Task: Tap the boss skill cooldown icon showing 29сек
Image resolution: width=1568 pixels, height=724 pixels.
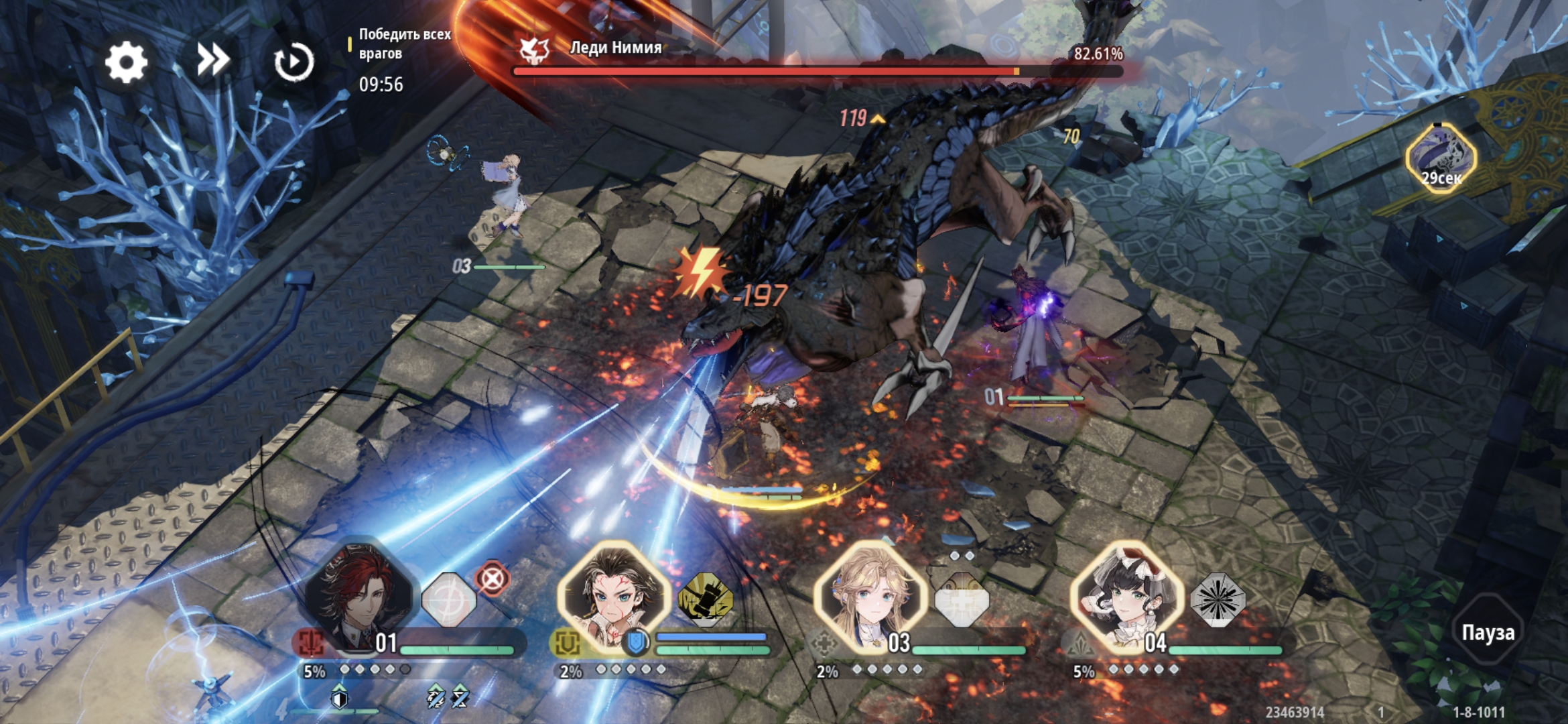Action: pos(1441,159)
